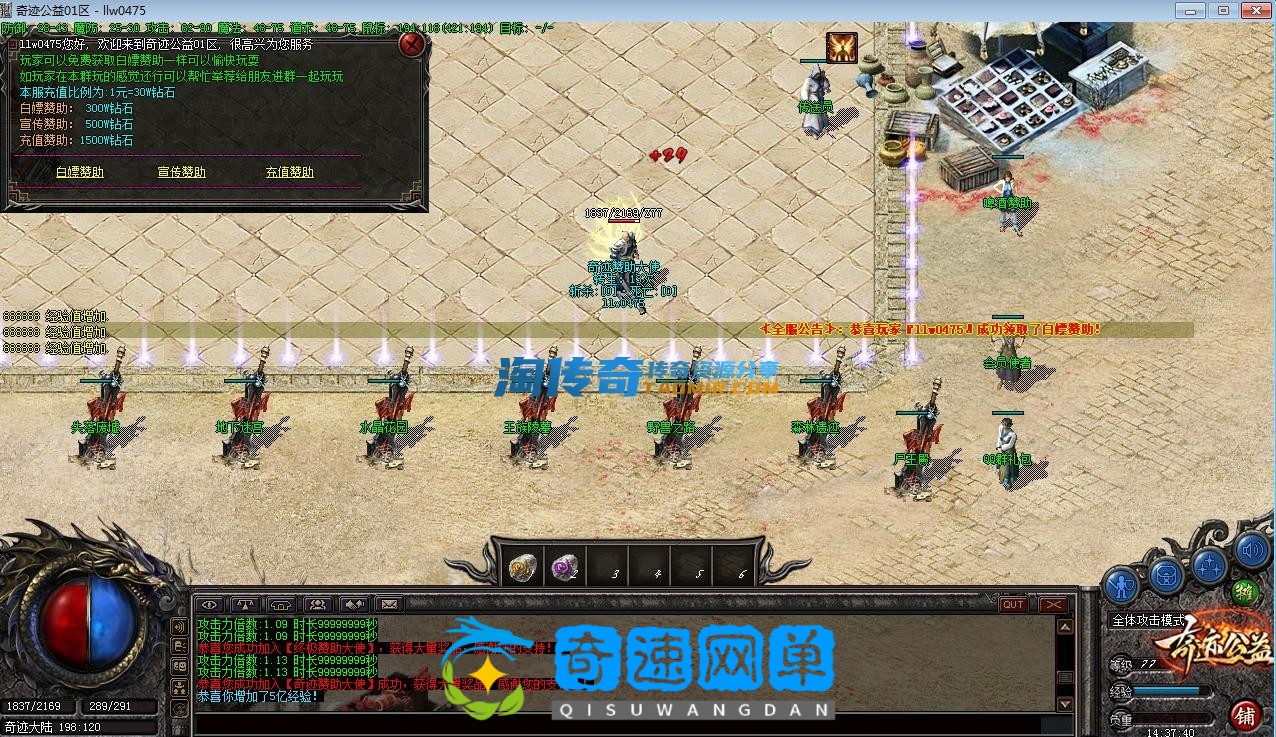Toggle the eye icon chat filter
The image size is (1276, 737).
pos(210,604)
